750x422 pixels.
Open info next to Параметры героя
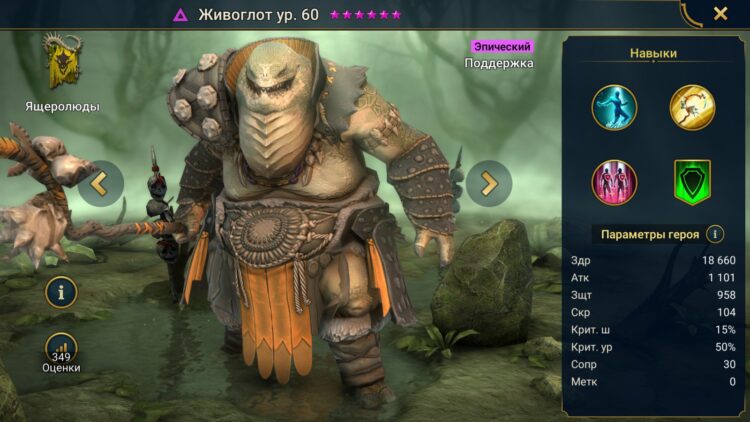pyautogui.click(x=715, y=234)
